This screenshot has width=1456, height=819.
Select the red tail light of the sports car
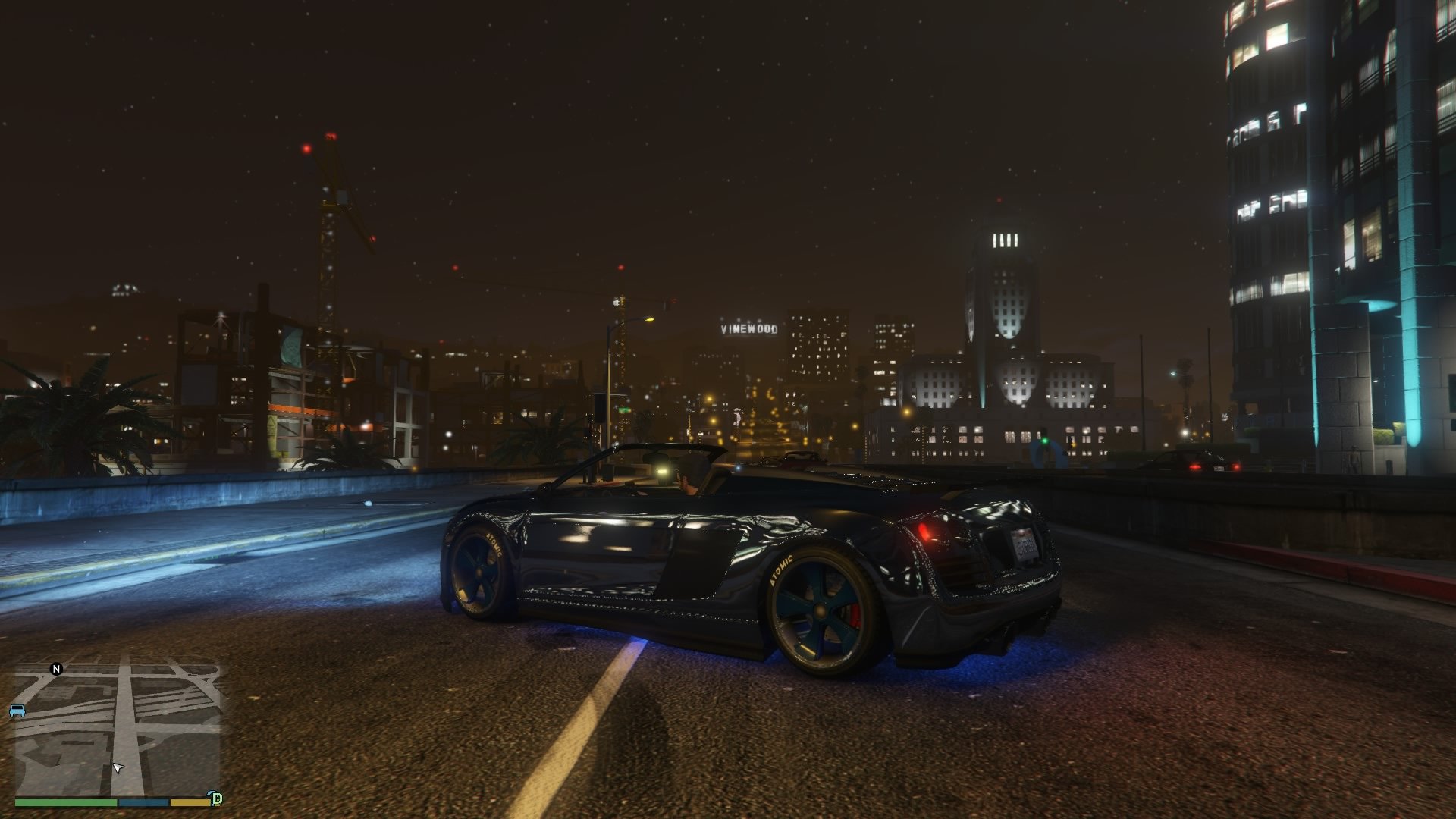point(924,531)
